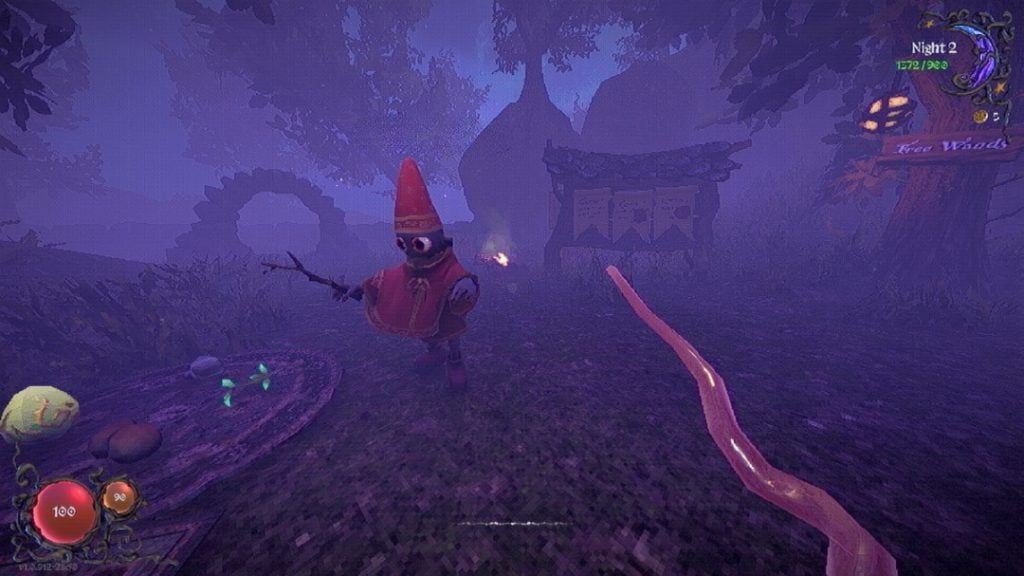Click the gold coin currency icon
Screen dimensions: 1024x576
pyautogui.click(x=980, y=117)
